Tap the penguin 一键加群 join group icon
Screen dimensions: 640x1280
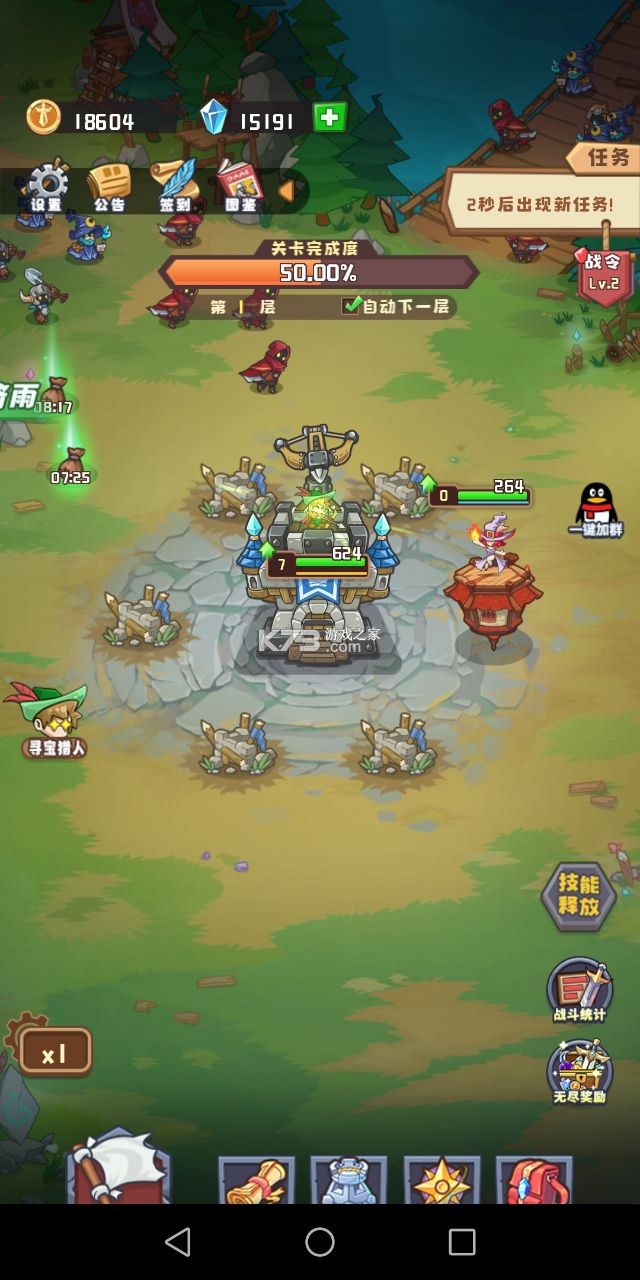pos(596,509)
